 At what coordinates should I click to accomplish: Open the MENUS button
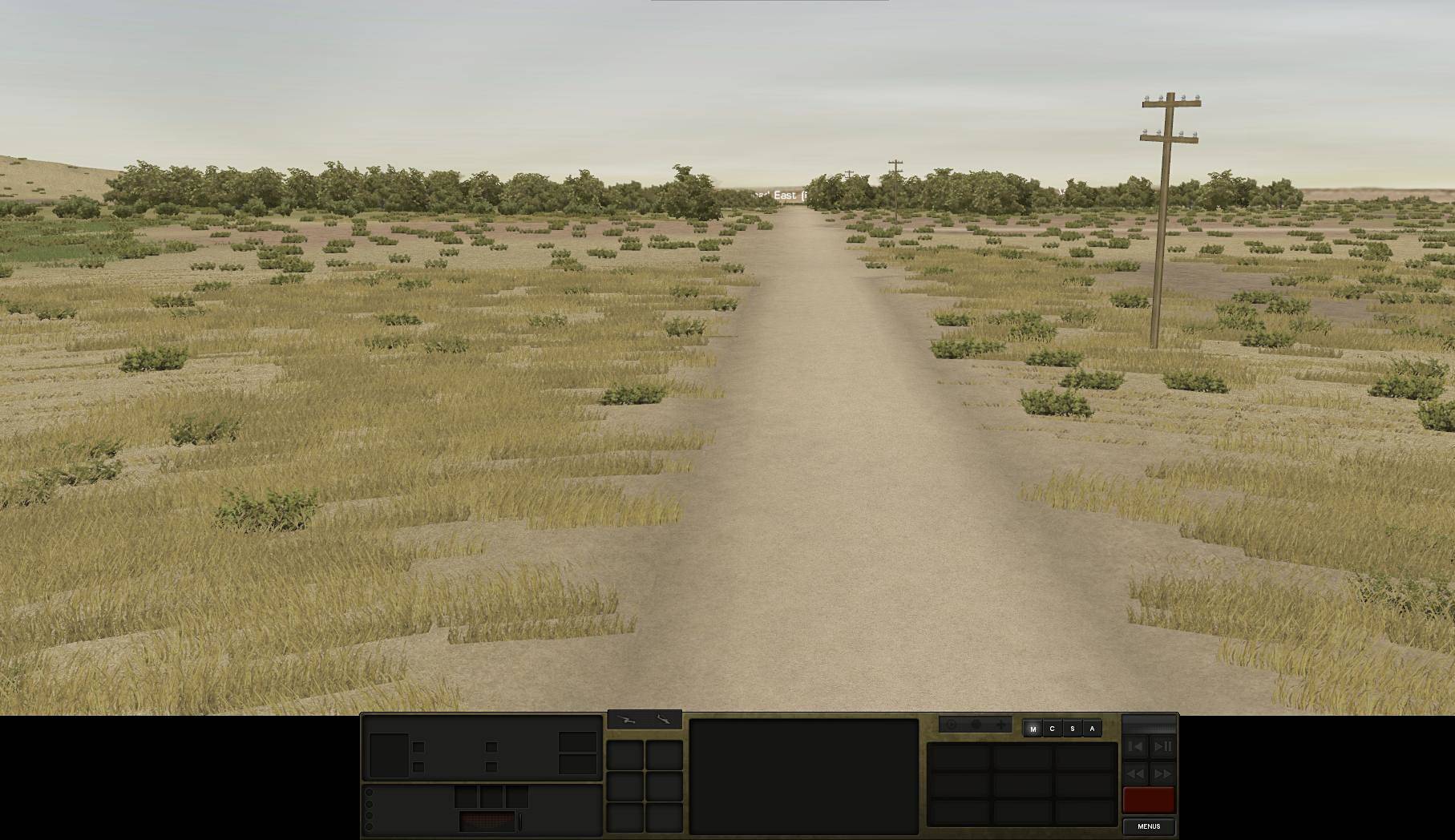point(1150,826)
